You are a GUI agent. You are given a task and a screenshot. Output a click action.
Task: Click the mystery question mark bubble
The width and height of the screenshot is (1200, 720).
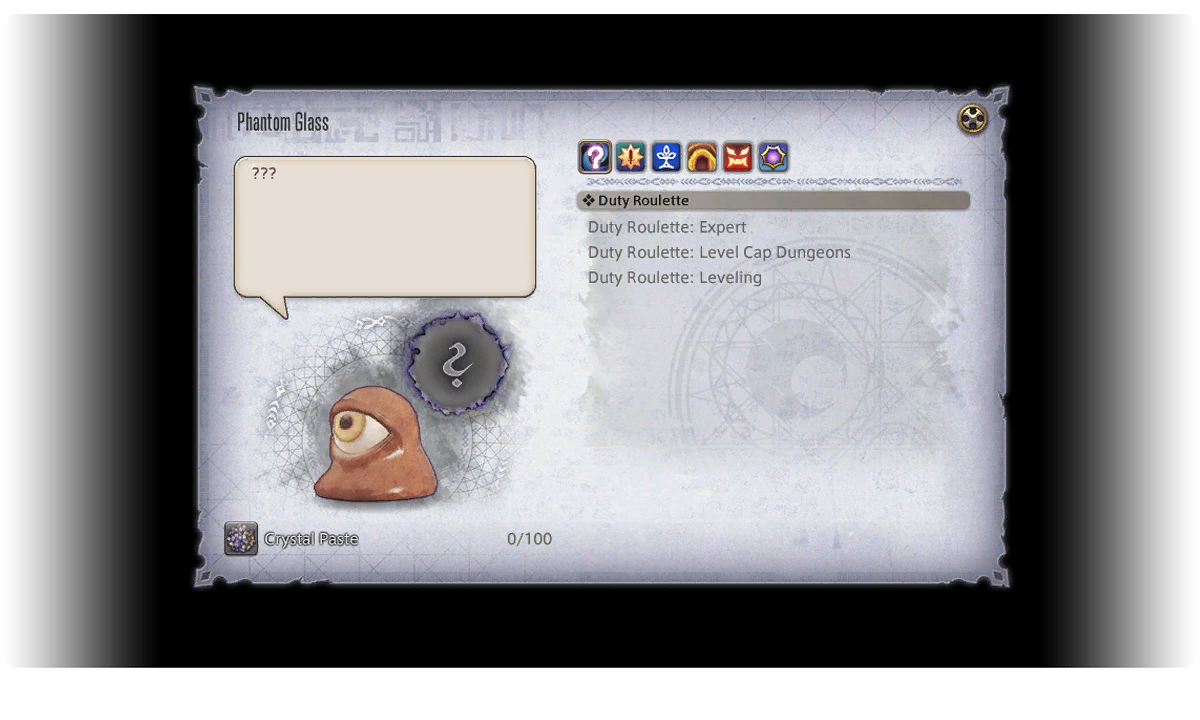pos(457,363)
